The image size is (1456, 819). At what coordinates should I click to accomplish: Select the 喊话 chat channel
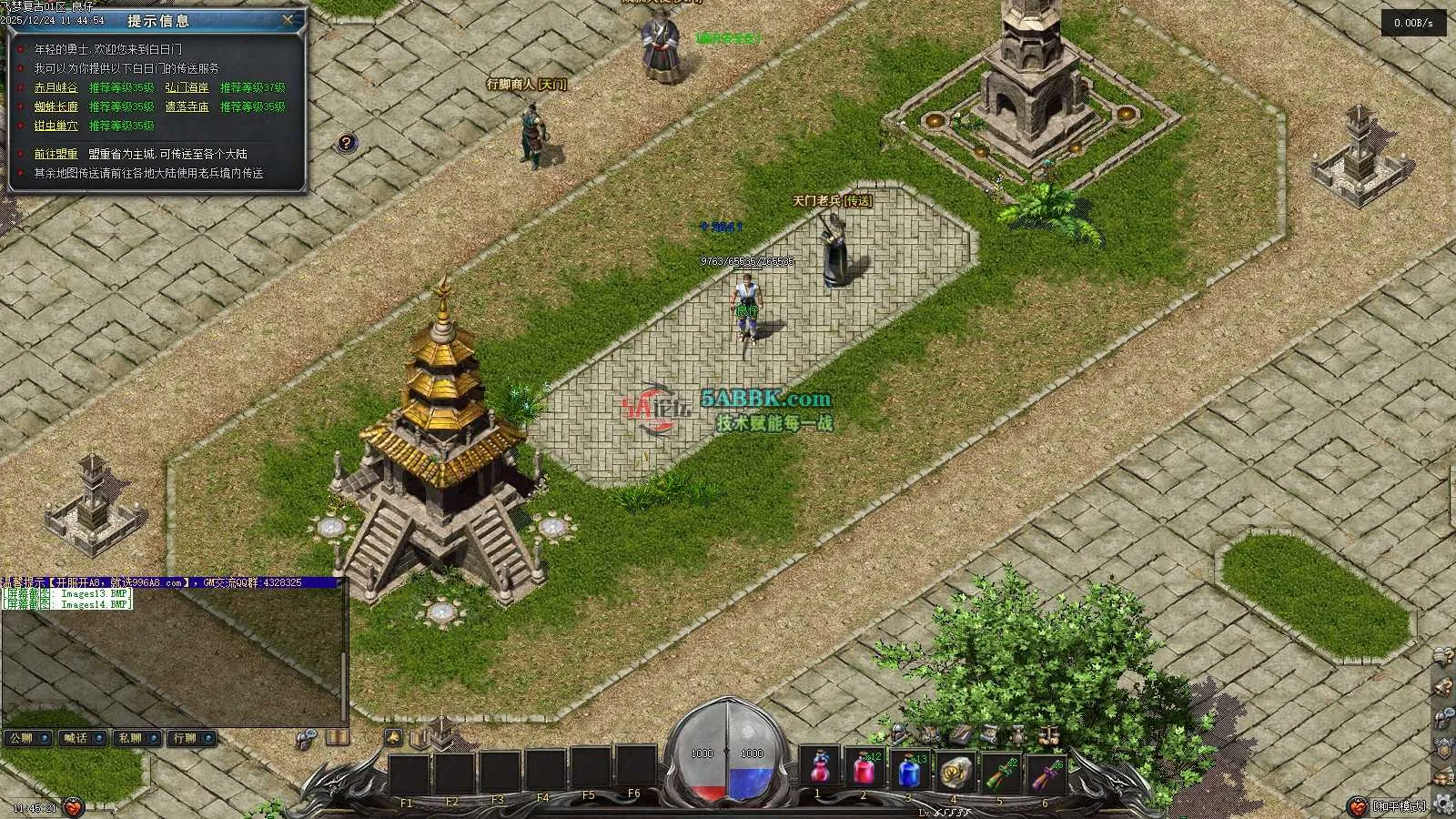click(83, 738)
